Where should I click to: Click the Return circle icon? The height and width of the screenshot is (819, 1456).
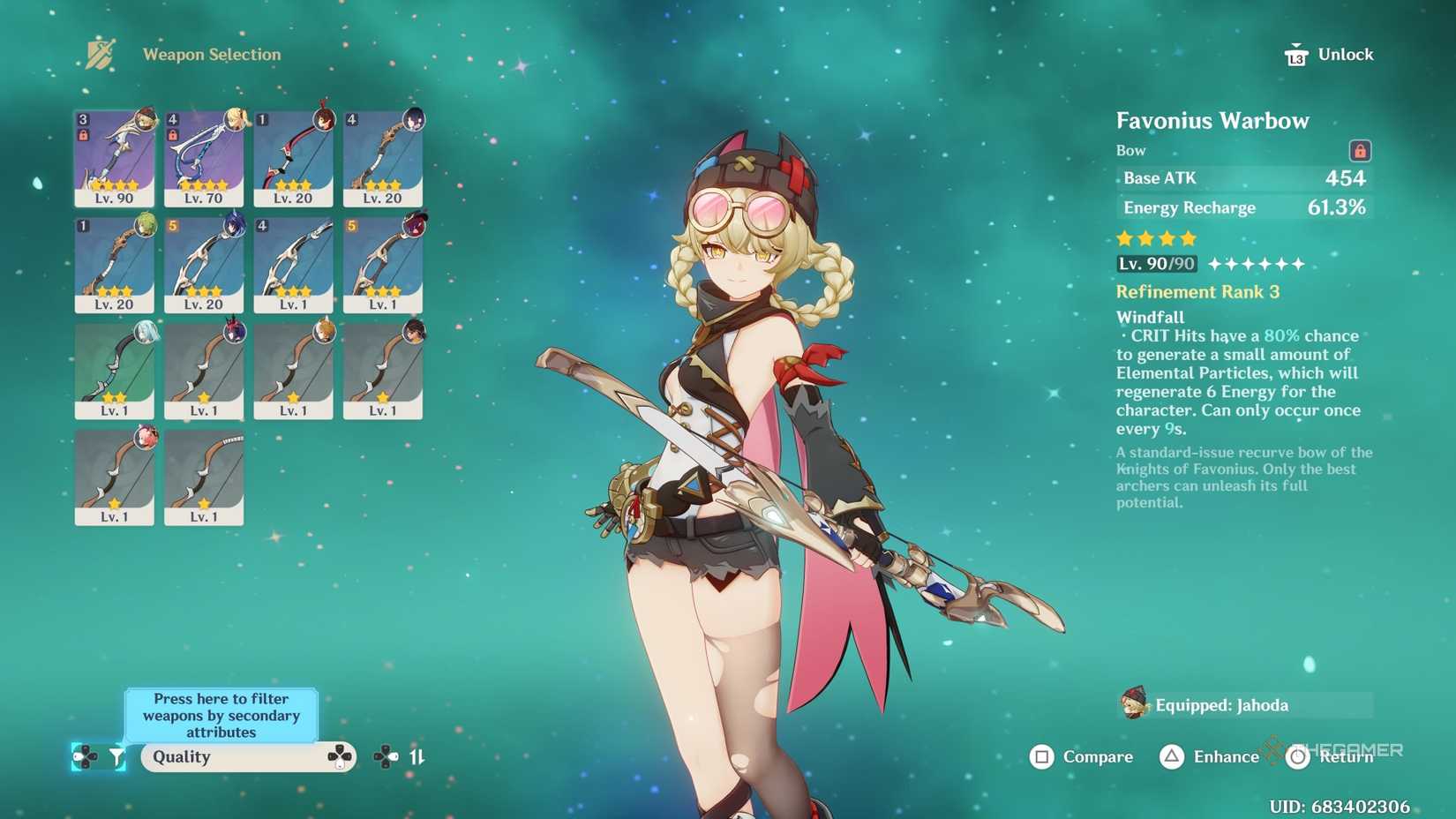pyautogui.click(x=1296, y=757)
